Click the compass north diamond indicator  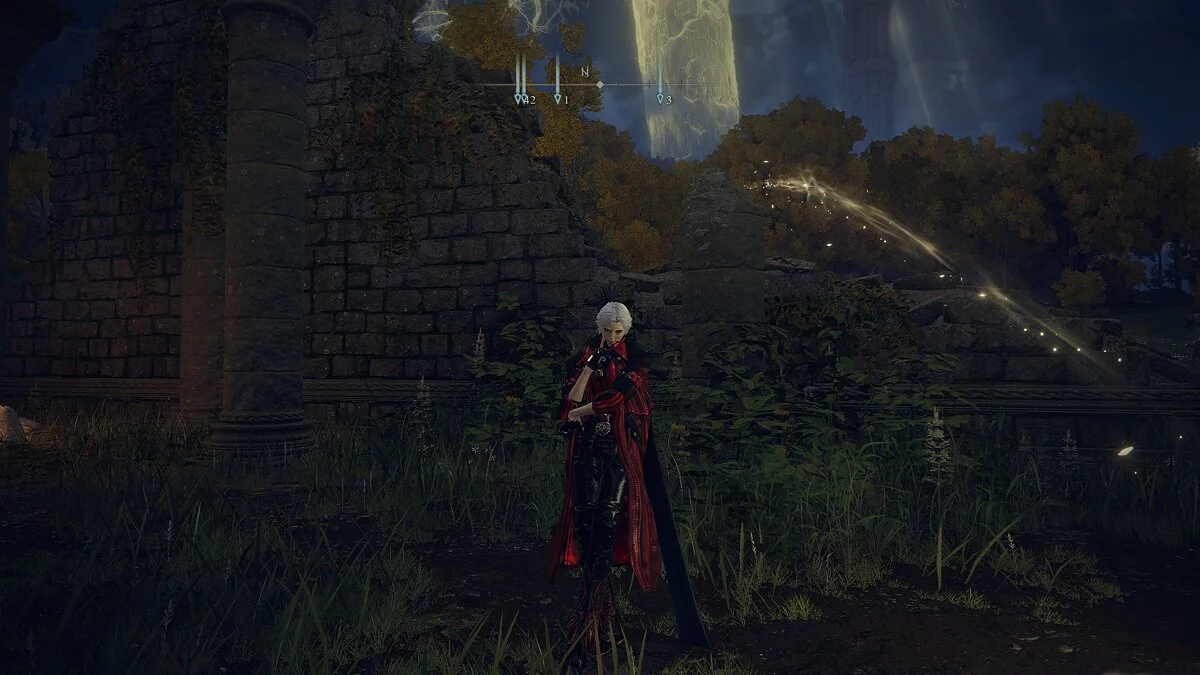coord(599,85)
